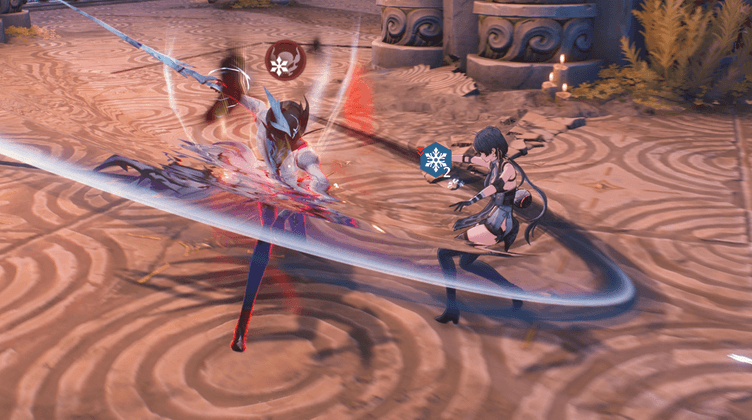752x420 pixels.
Task: Click the red flower status icon
Action: click(x=283, y=63)
